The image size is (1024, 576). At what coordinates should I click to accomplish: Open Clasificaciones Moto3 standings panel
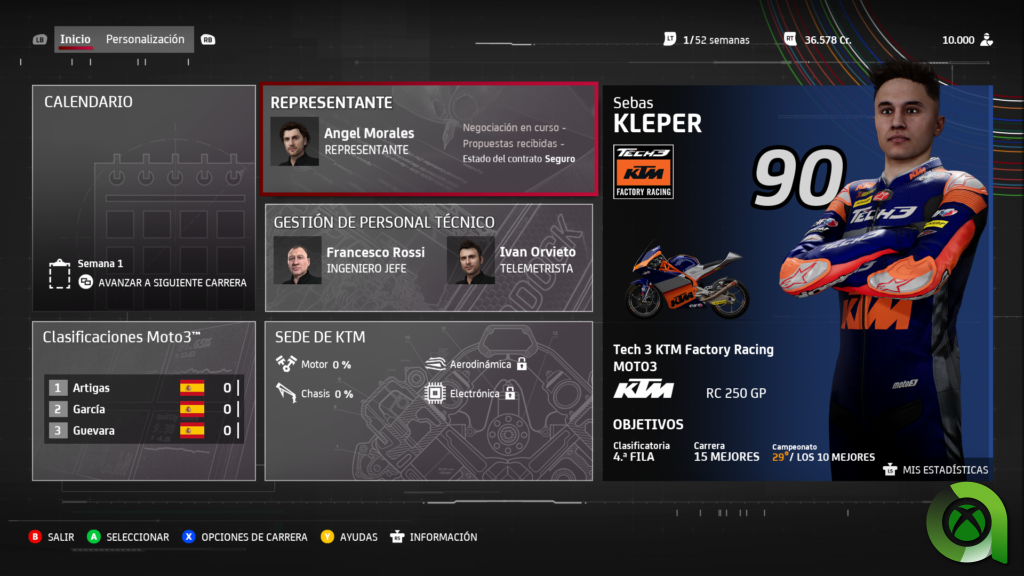143,400
